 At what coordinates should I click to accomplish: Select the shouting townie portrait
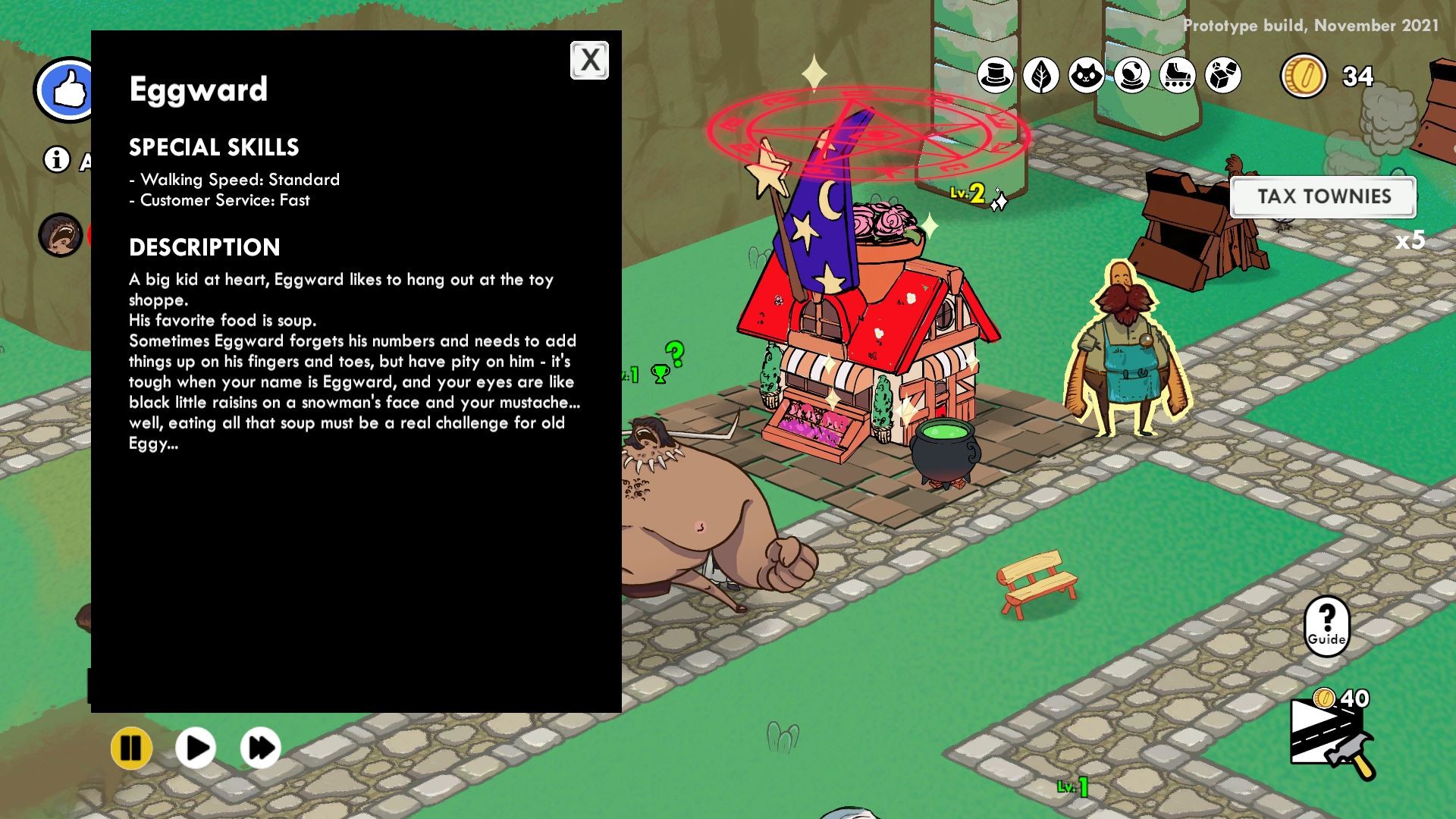[59, 235]
